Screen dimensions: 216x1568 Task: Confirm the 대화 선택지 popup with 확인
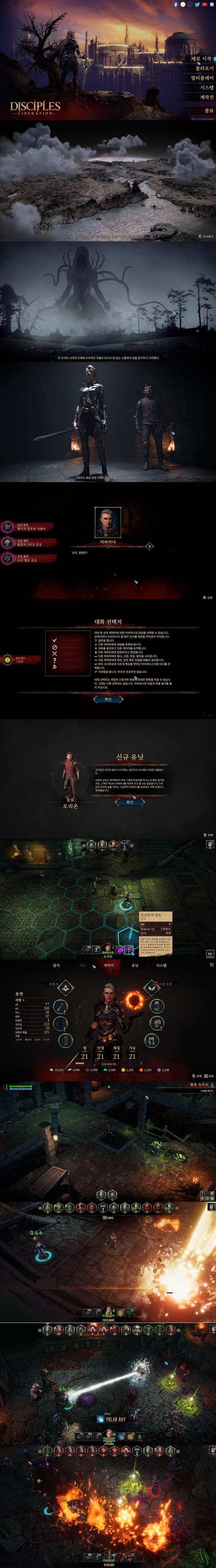tap(108, 699)
